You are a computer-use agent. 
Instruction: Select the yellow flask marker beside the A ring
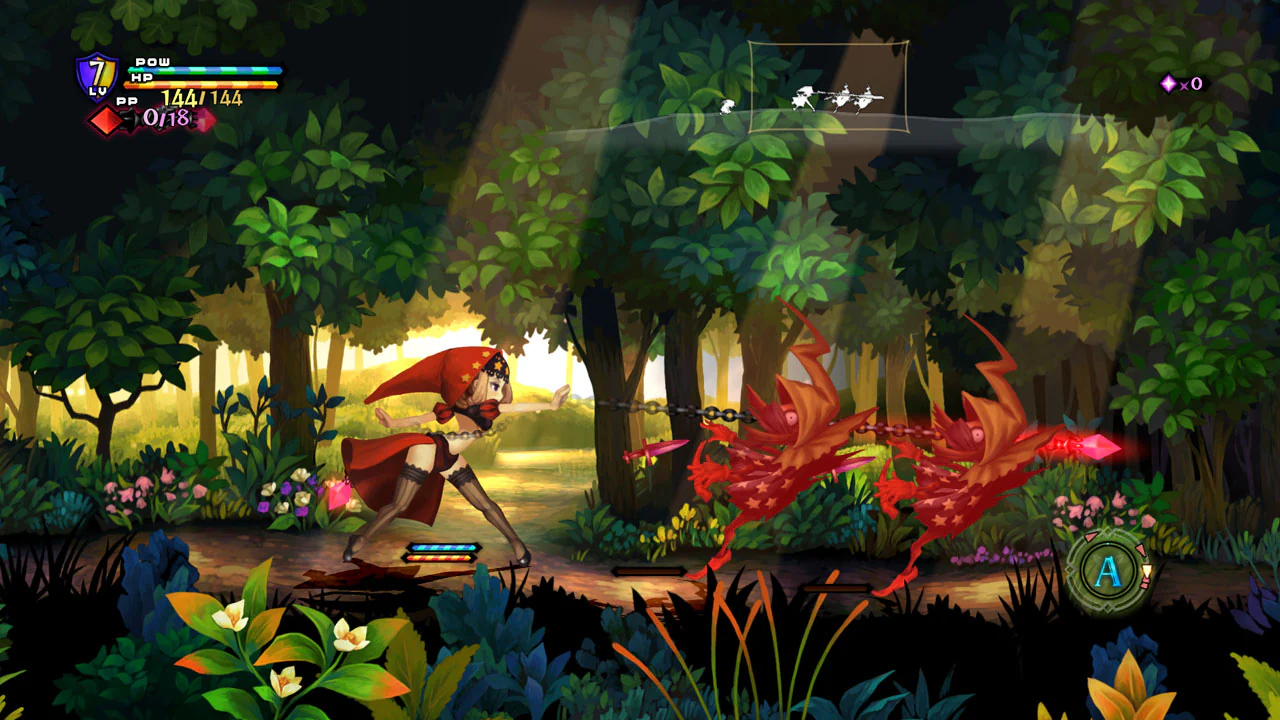pyautogui.click(x=1147, y=570)
